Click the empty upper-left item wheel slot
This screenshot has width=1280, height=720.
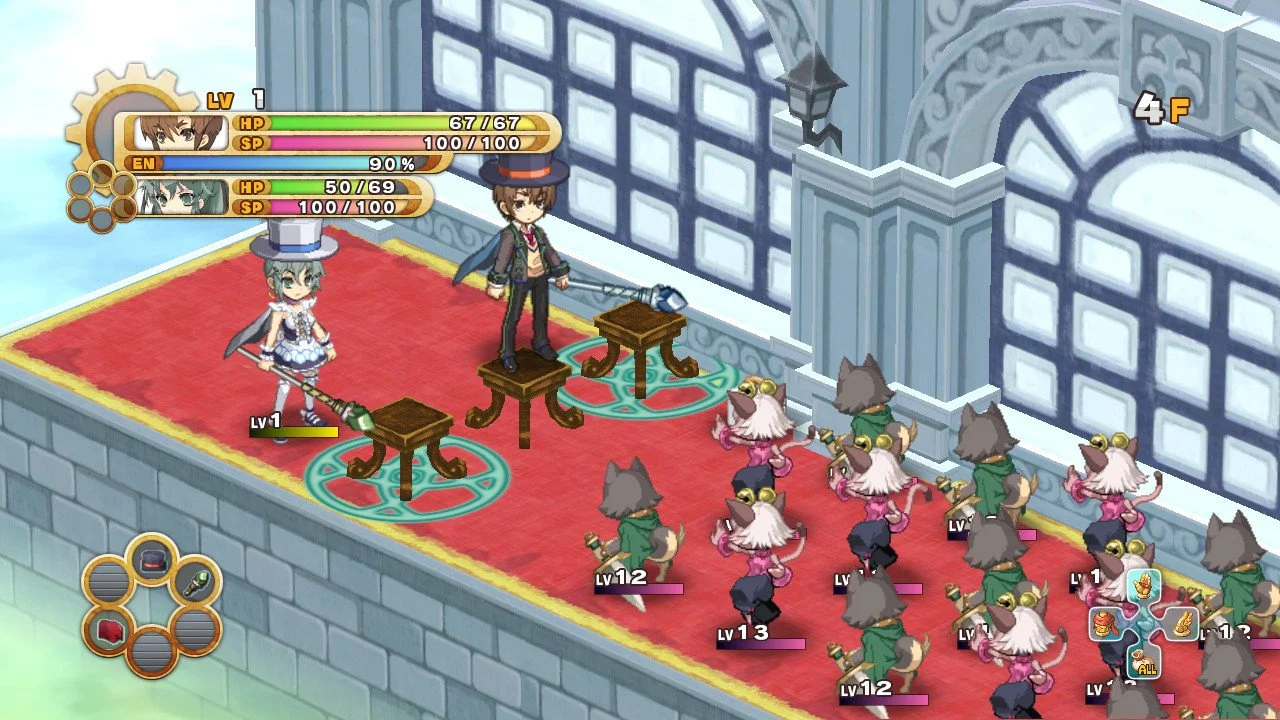pyautogui.click(x=107, y=578)
